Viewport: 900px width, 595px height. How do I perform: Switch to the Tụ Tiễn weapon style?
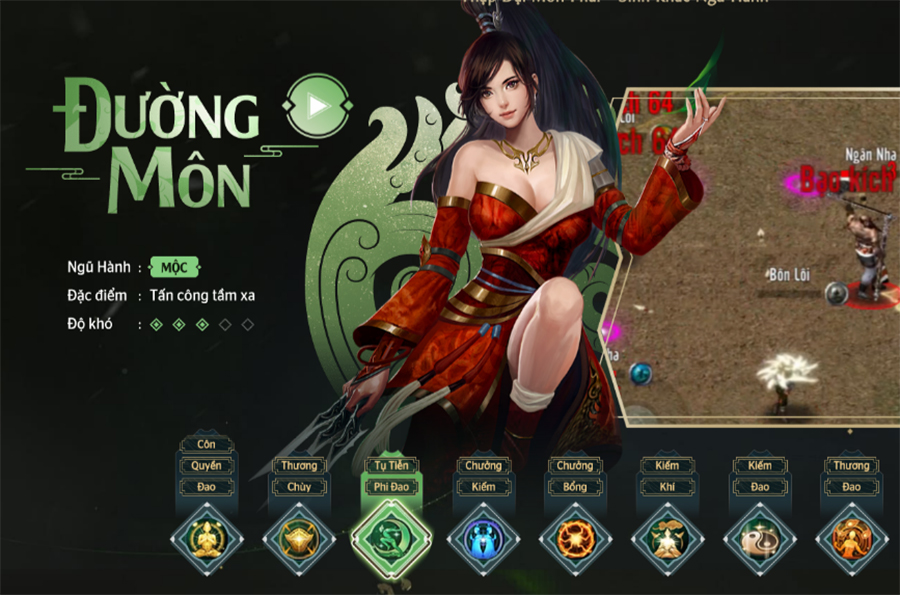[391, 466]
